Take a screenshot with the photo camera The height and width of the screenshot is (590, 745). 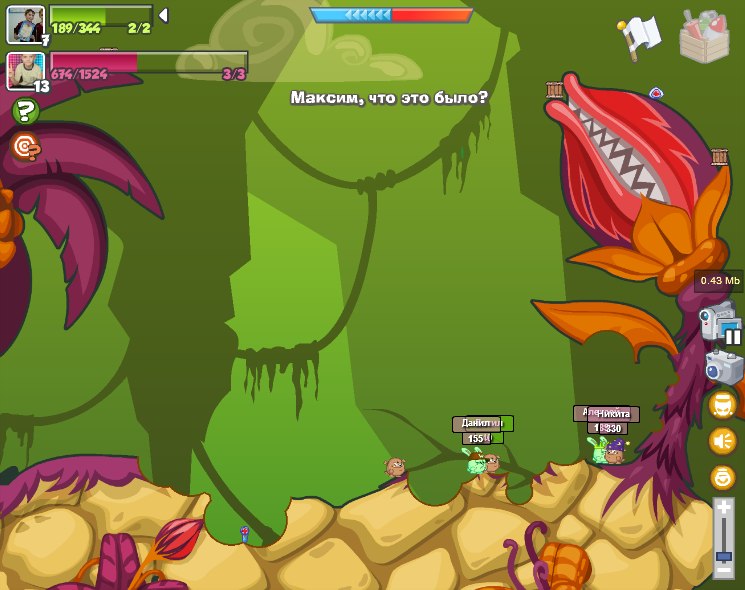[x=723, y=368]
